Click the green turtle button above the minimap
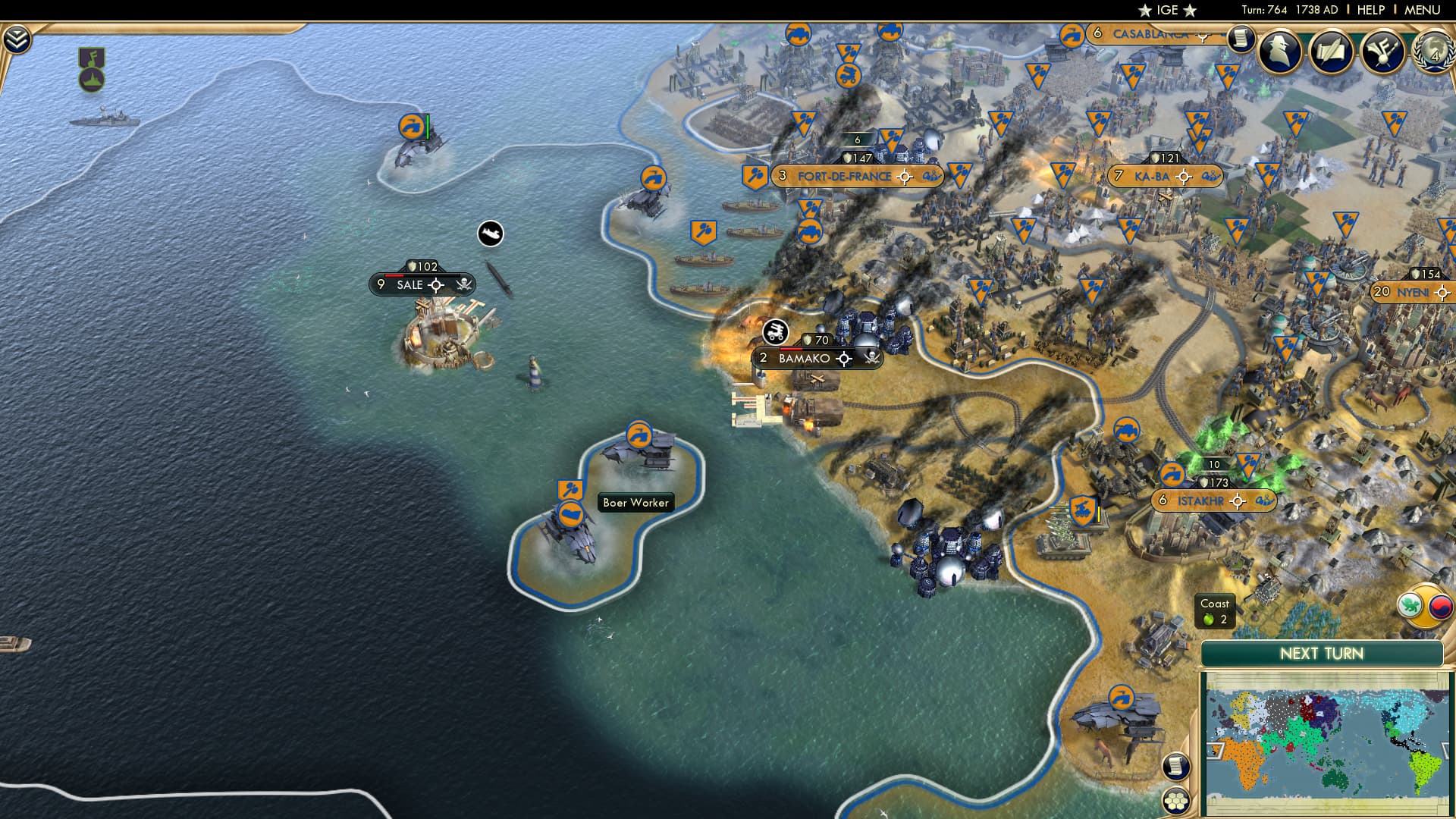 [x=1409, y=604]
